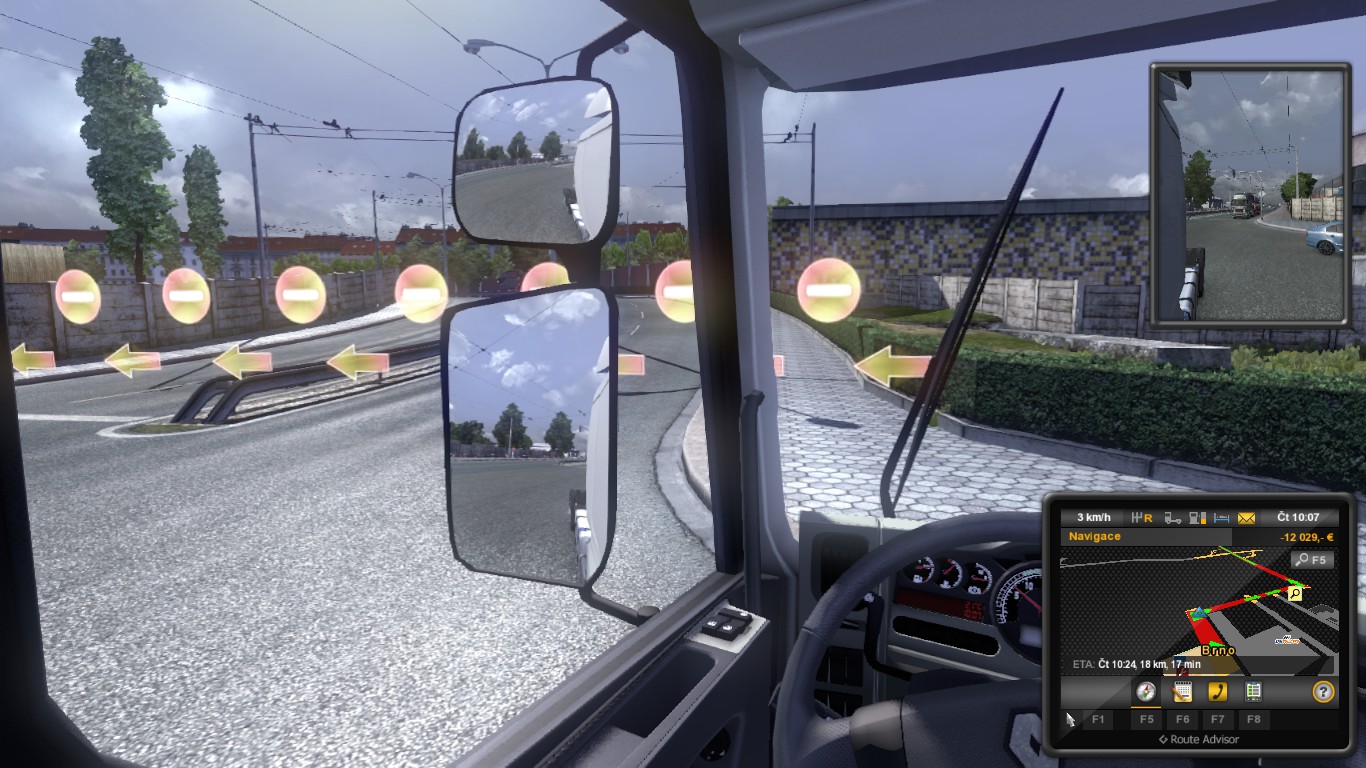Switch to the F1 tab
The width and height of the screenshot is (1366, 768).
tap(1099, 720)
